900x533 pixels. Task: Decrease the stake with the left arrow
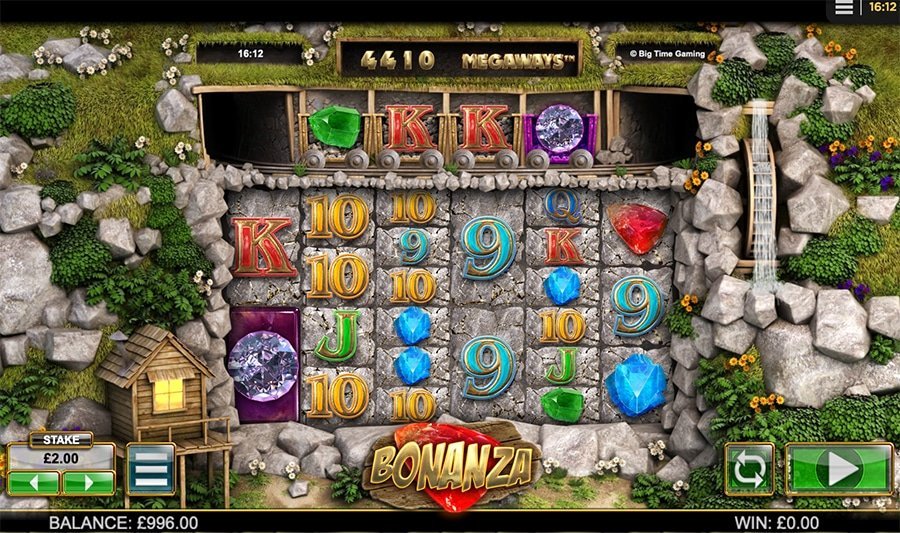[x=33, y=483]
